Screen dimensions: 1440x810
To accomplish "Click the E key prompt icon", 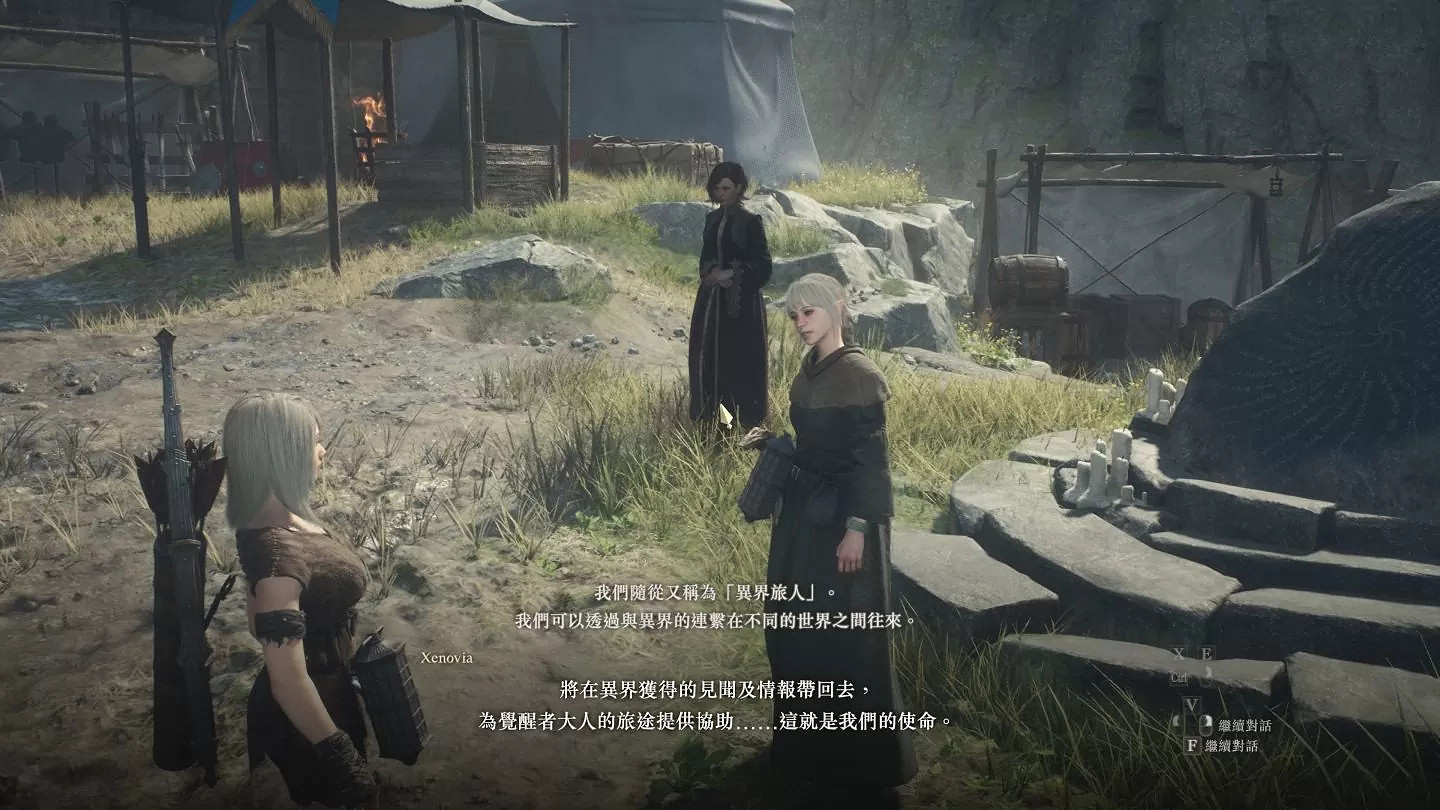I will pos(1208,652).
